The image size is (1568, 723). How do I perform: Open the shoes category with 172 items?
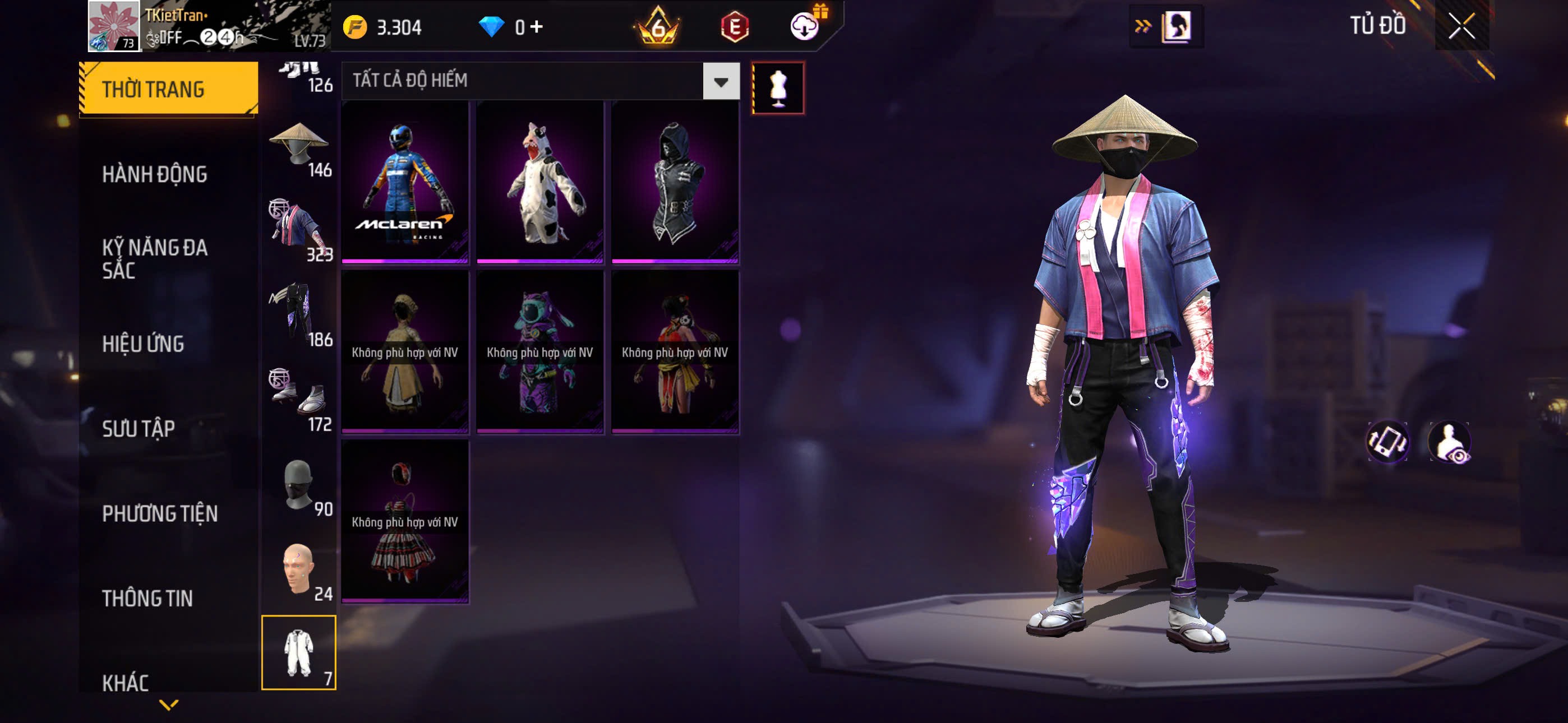click(x=299, y=400)
